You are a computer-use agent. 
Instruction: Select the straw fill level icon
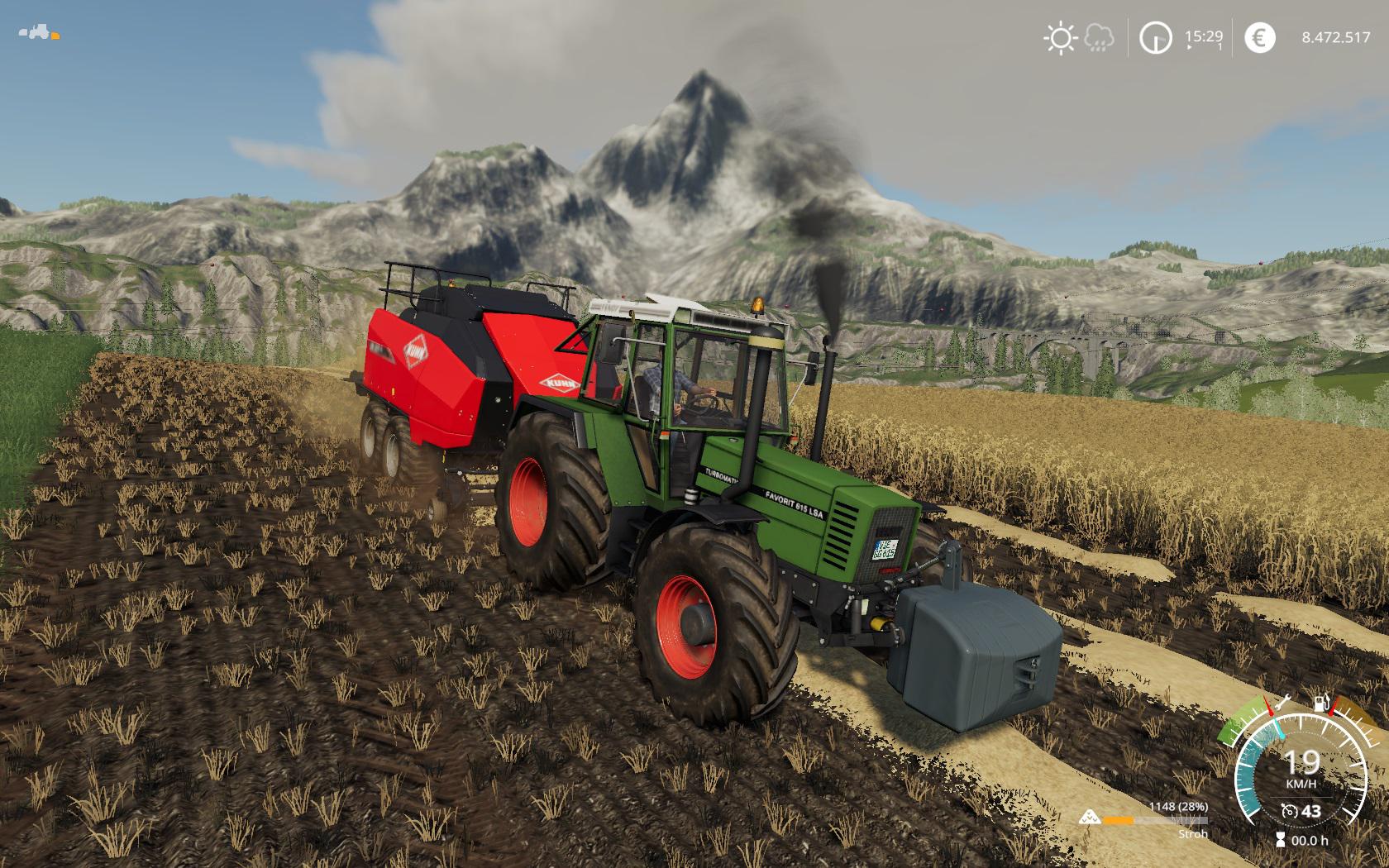point(1091,818)
